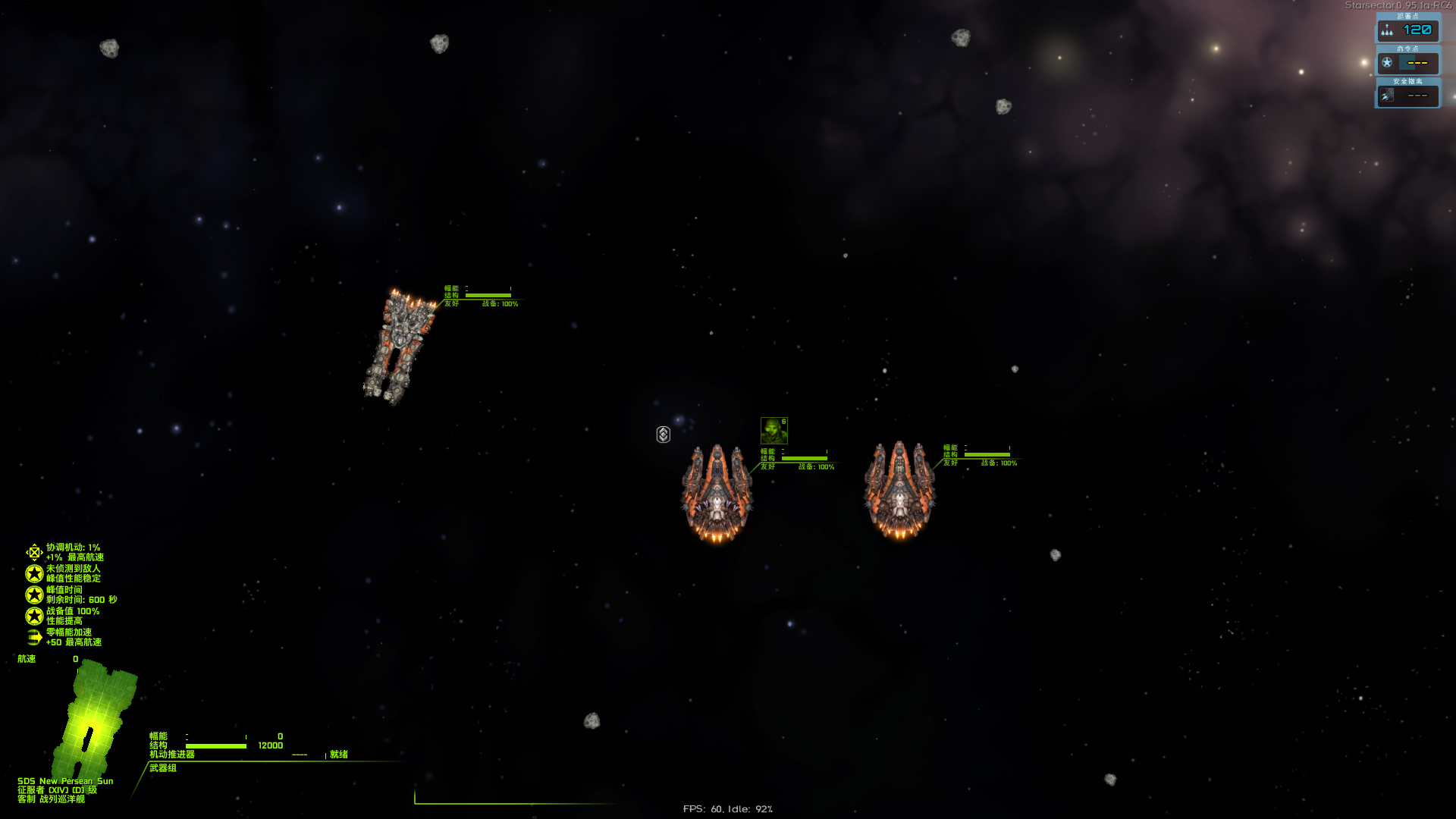Select the deployment points icon

[x=1387, y=30]
